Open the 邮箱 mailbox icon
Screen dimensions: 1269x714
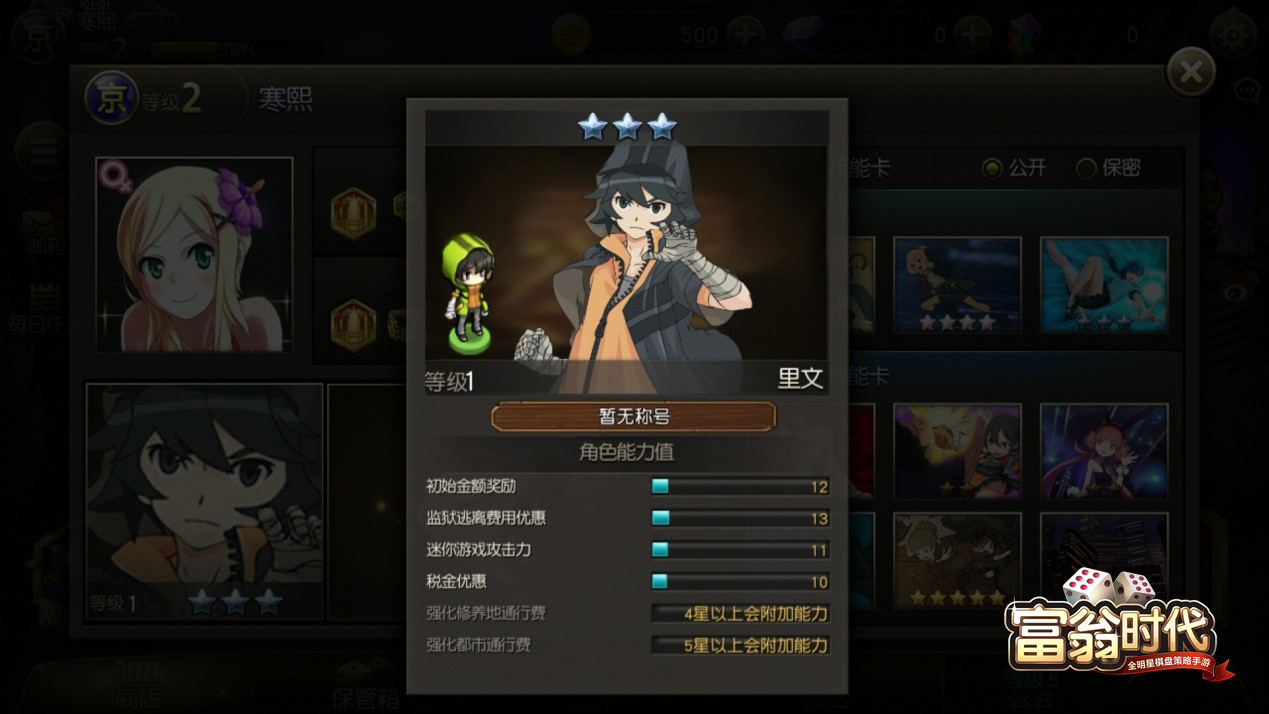pos(42,232)
